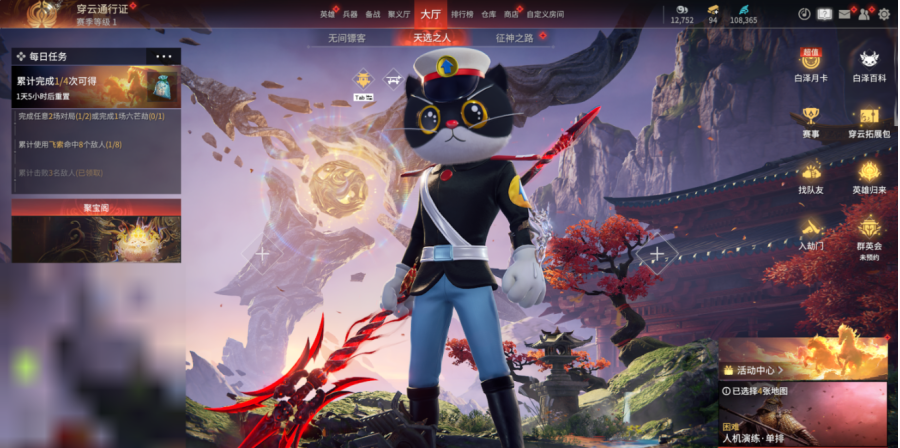Open the 活动中心 activity center banner
The image size is (900, 448).
pyautogui.click(x=802, y=358)
